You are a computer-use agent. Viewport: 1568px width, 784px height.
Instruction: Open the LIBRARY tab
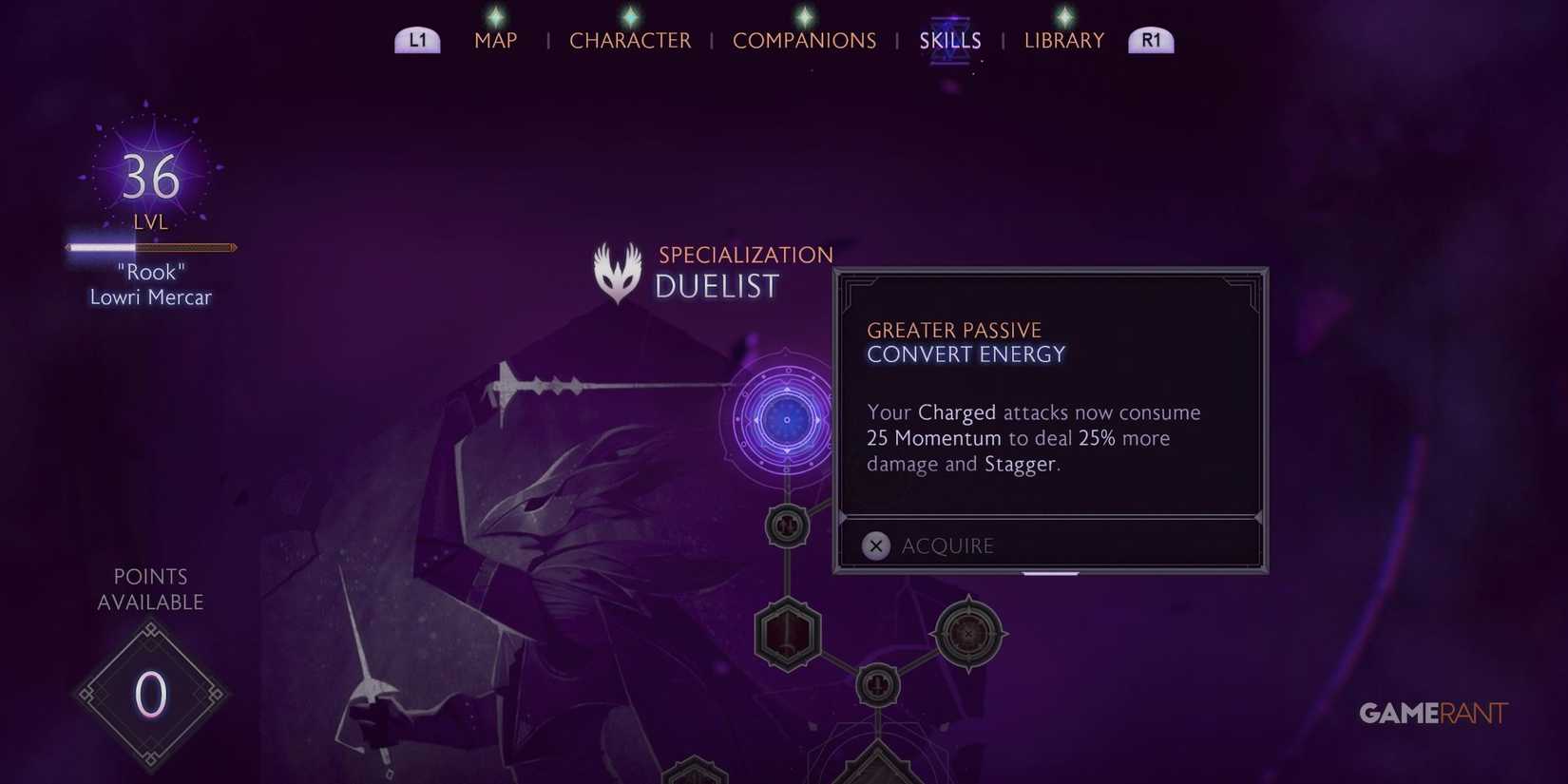[x=1063, y=40]
